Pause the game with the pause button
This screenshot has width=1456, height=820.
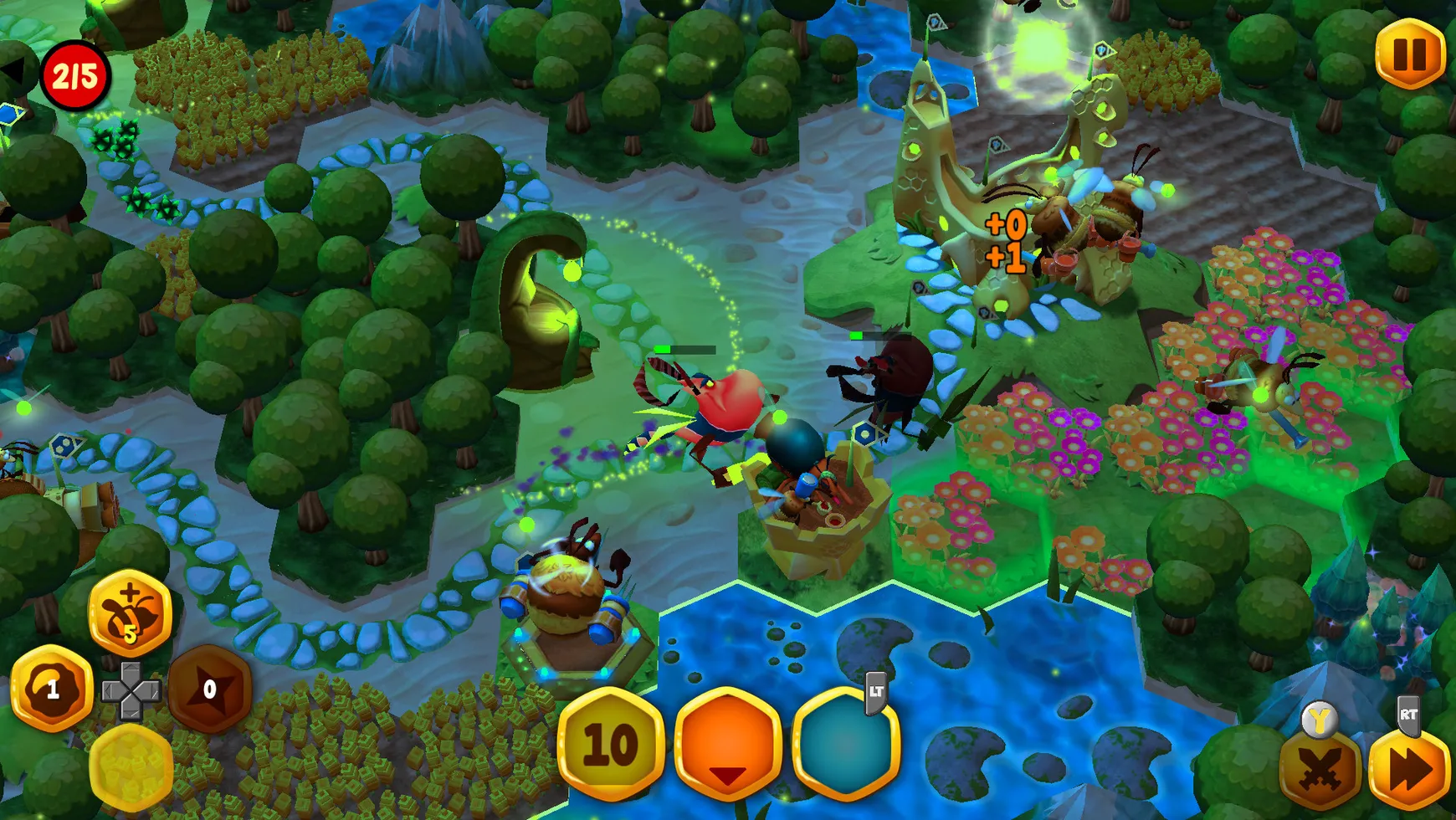pyautogui.click(x=1410, y=54)
